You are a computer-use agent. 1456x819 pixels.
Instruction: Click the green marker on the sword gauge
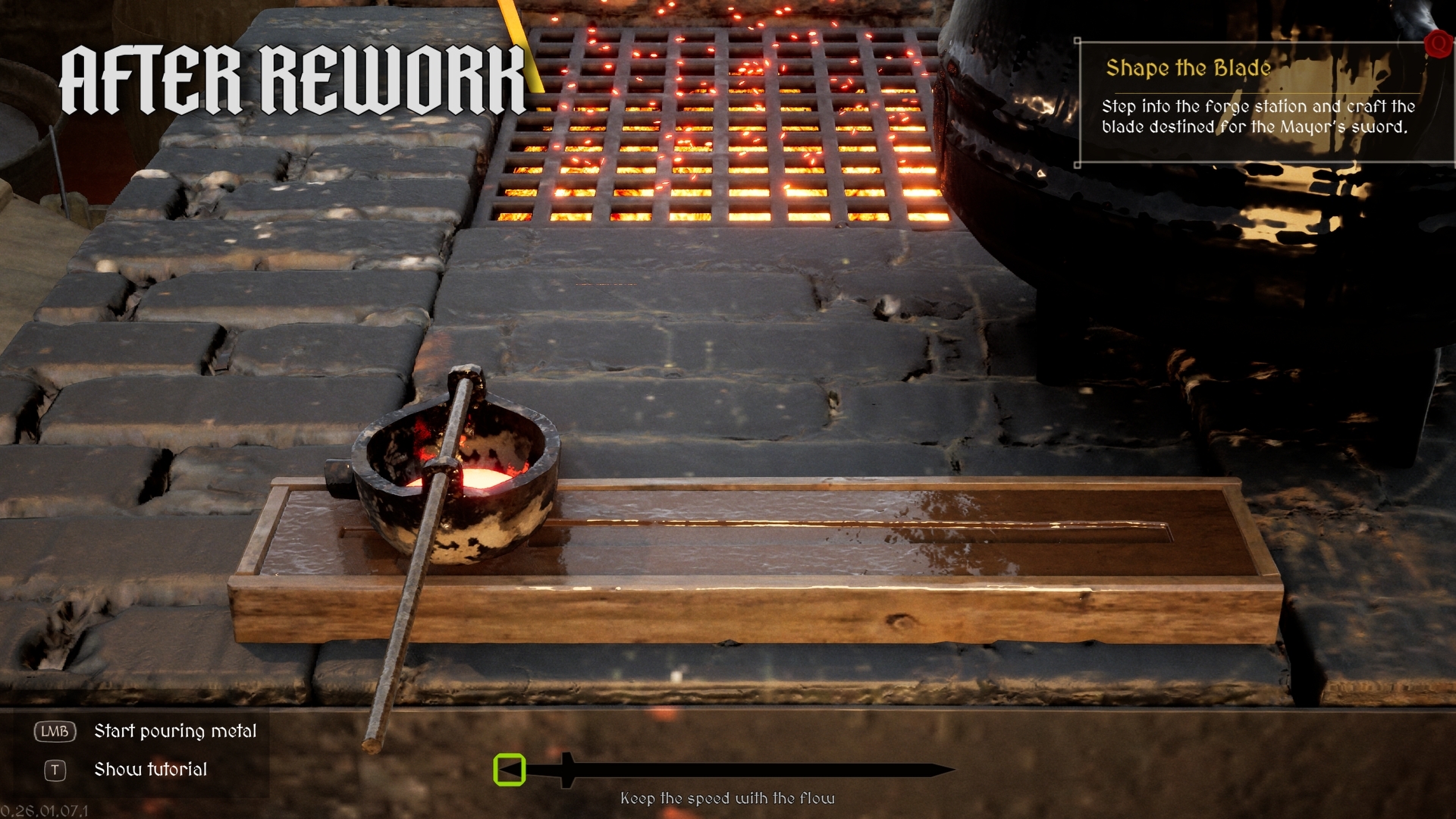coord(510,770)
